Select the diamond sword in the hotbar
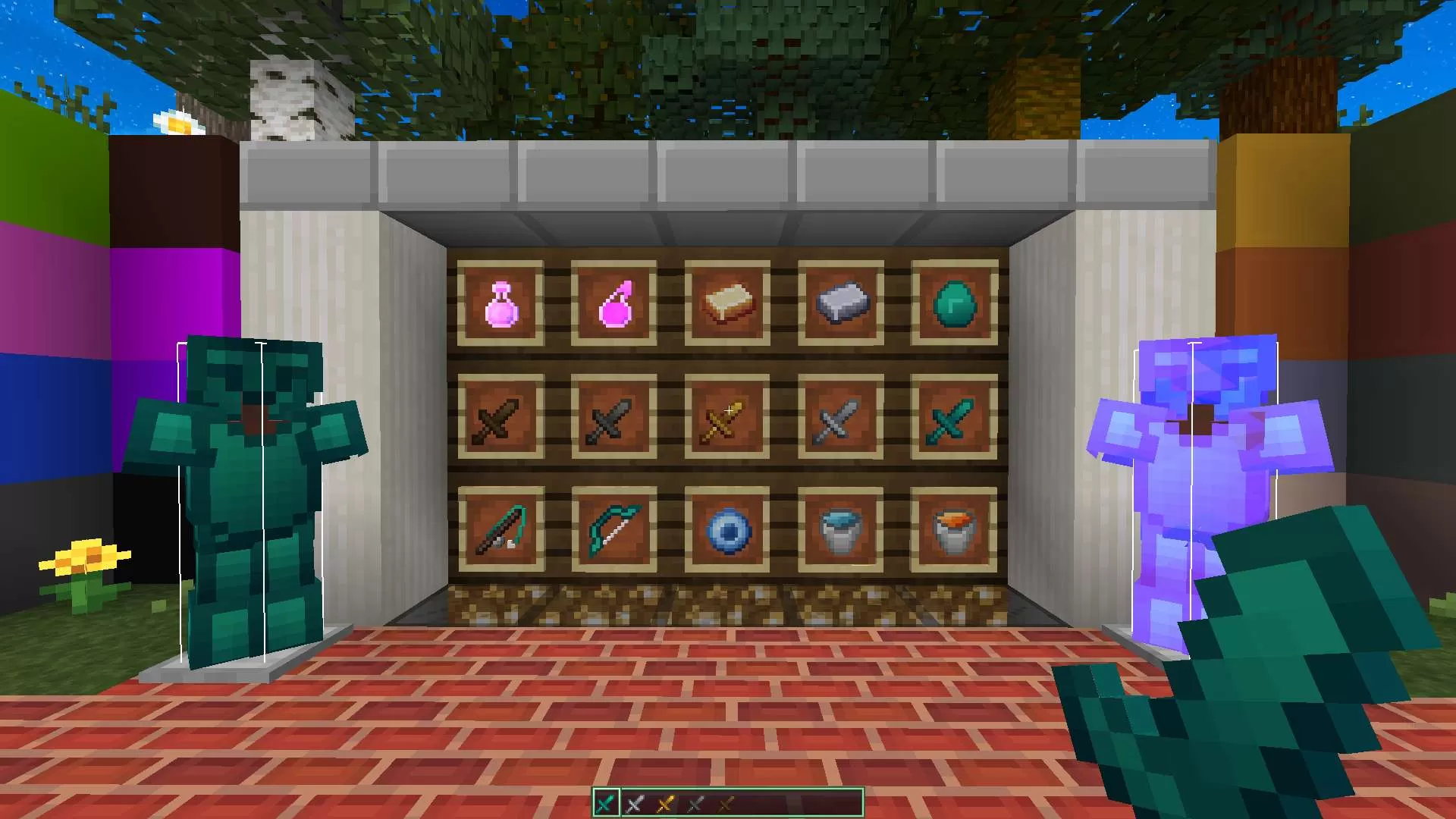Viewport: 1456px width, 819px height. (607, 803)
